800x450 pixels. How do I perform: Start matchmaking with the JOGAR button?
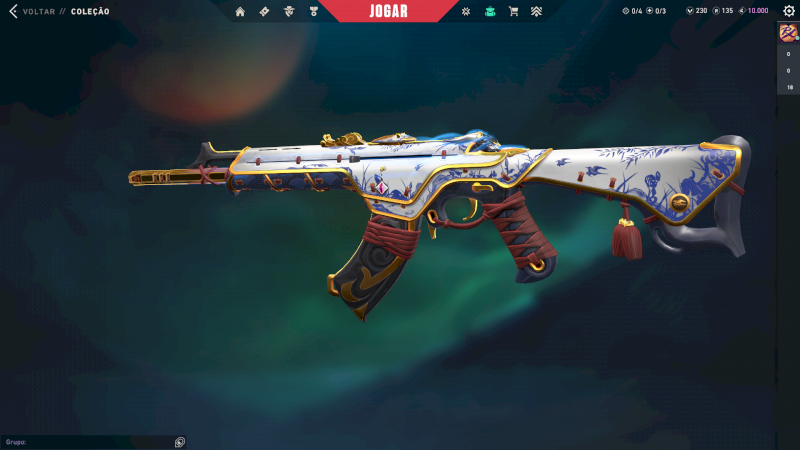click(x=389, y=11)
